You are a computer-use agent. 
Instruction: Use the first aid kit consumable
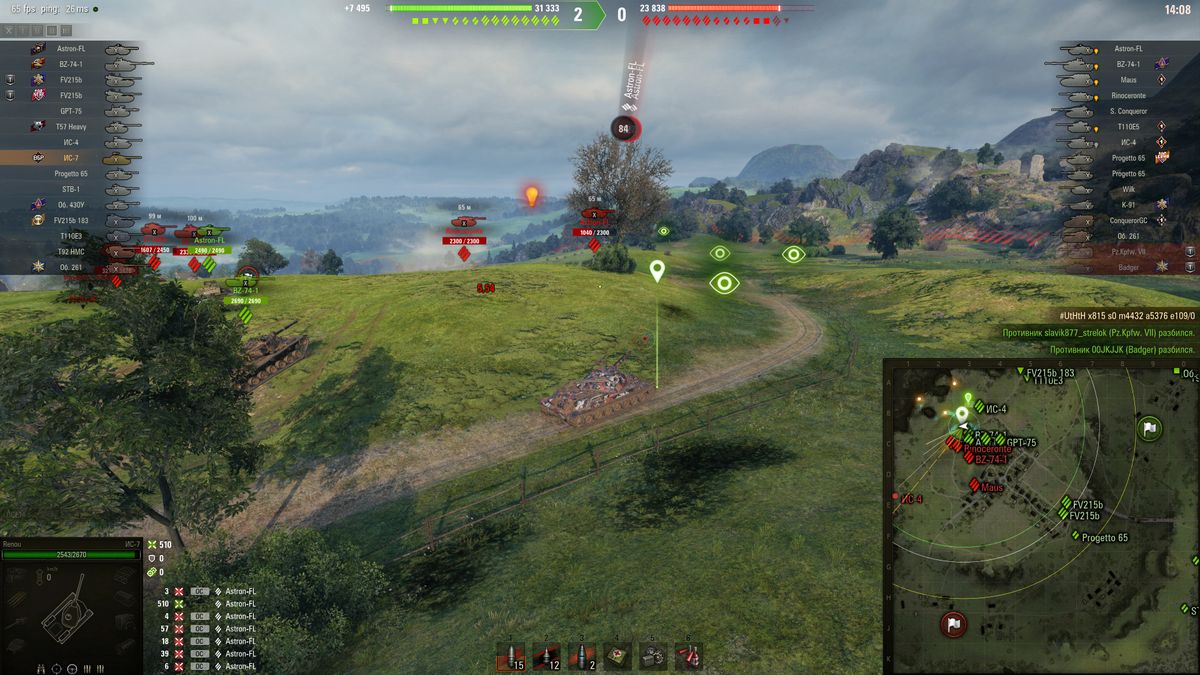click(618, 656)
